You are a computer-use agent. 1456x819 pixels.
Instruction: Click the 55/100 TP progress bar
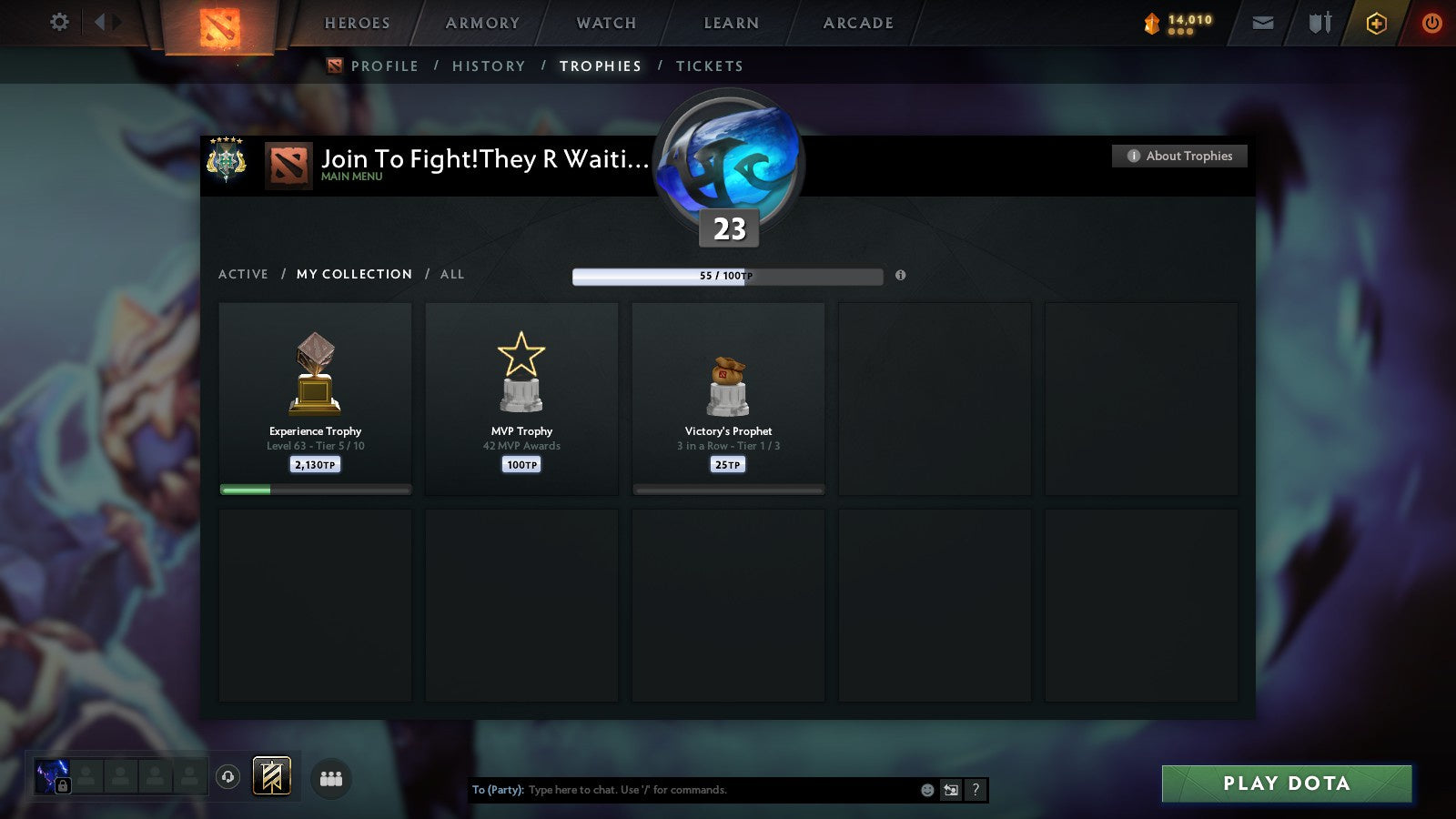pos(727,275)
